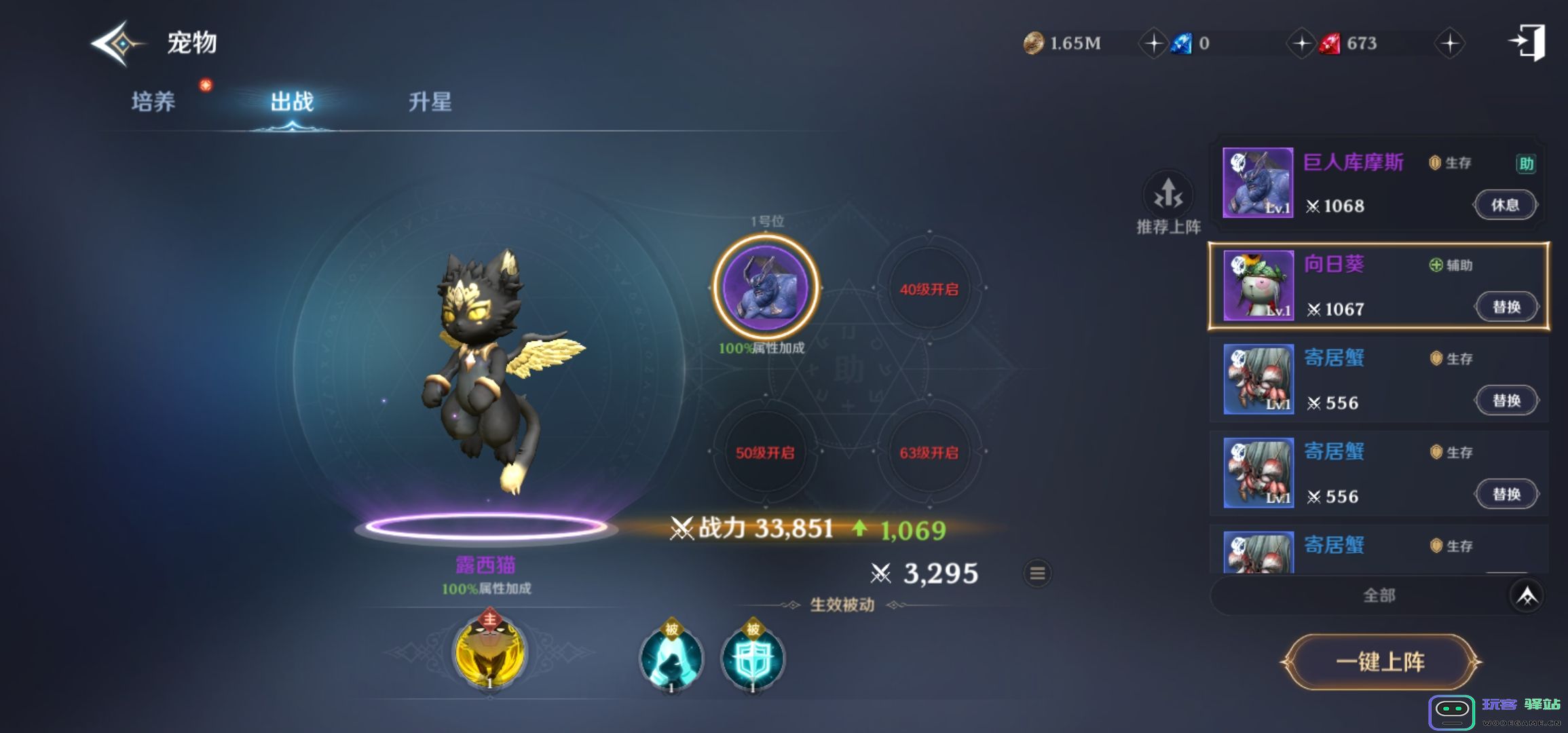
Task: Toggle 休息 for 巨人库摩斯
Action: [1506, 204]
